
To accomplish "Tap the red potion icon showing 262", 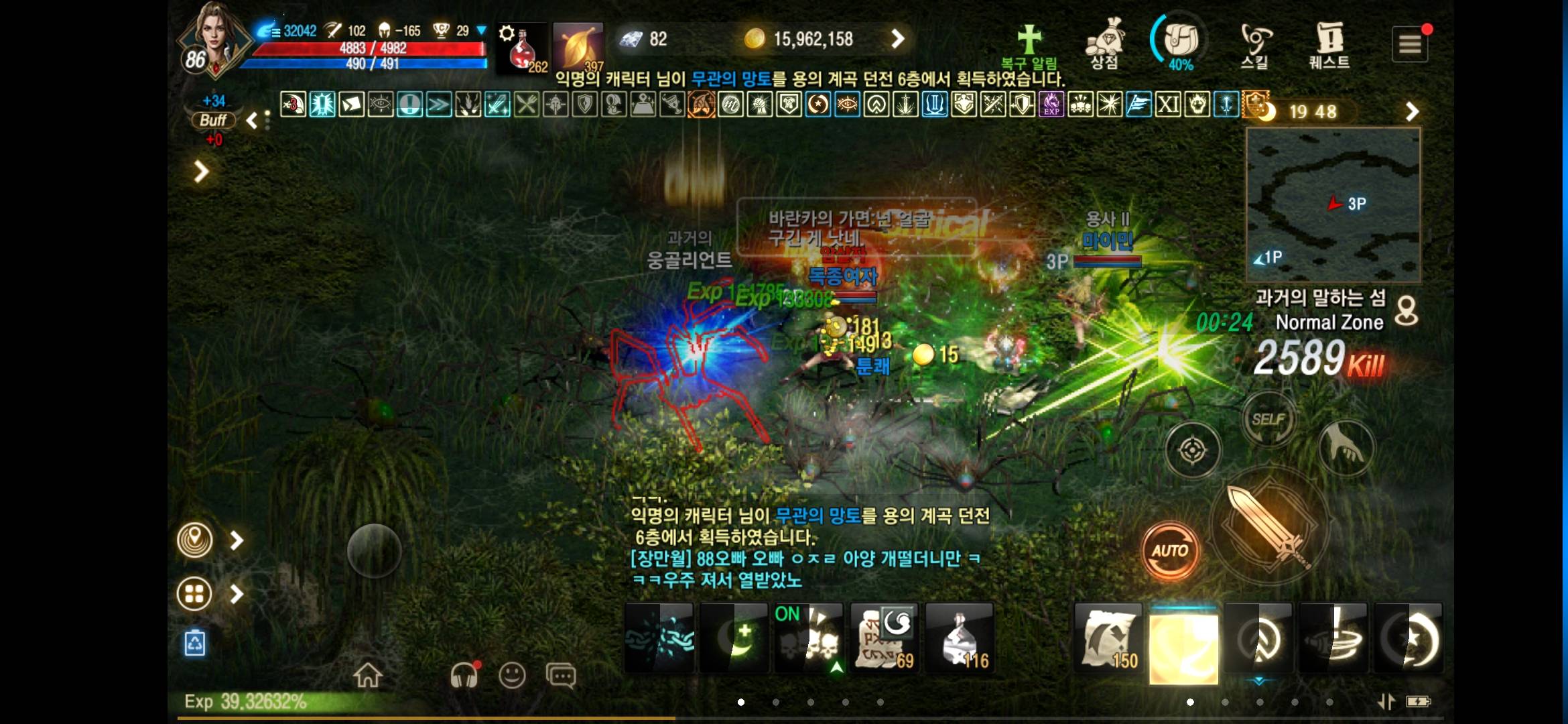I will point(521,47).
